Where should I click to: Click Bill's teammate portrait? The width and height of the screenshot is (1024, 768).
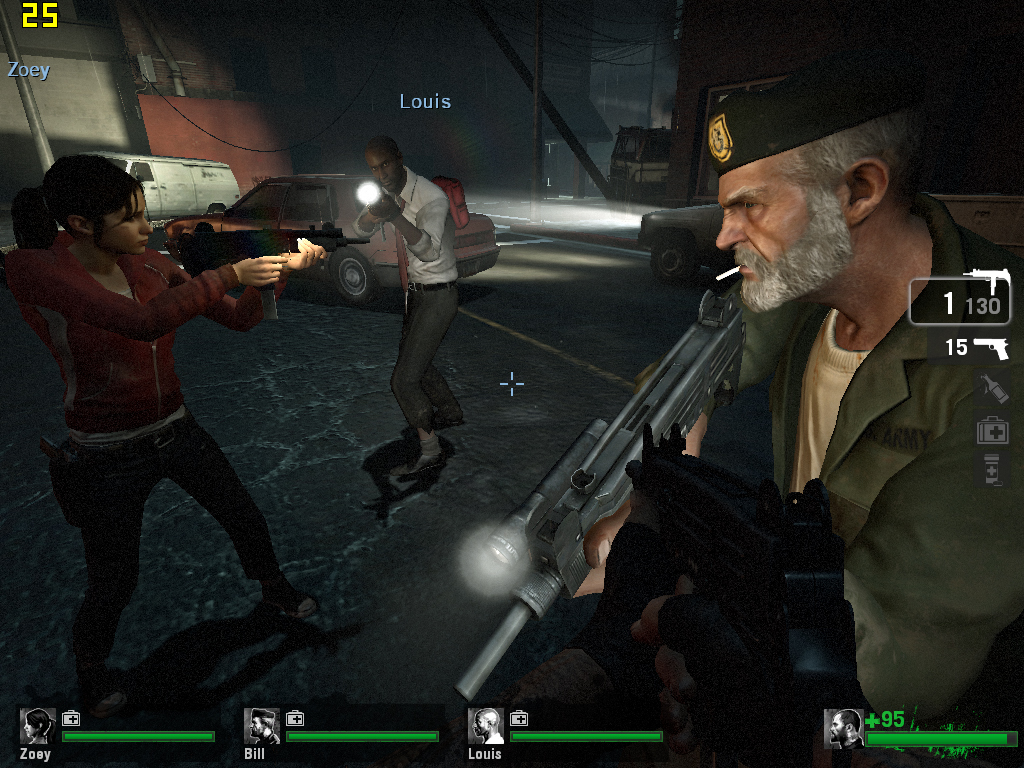[262, 726]
